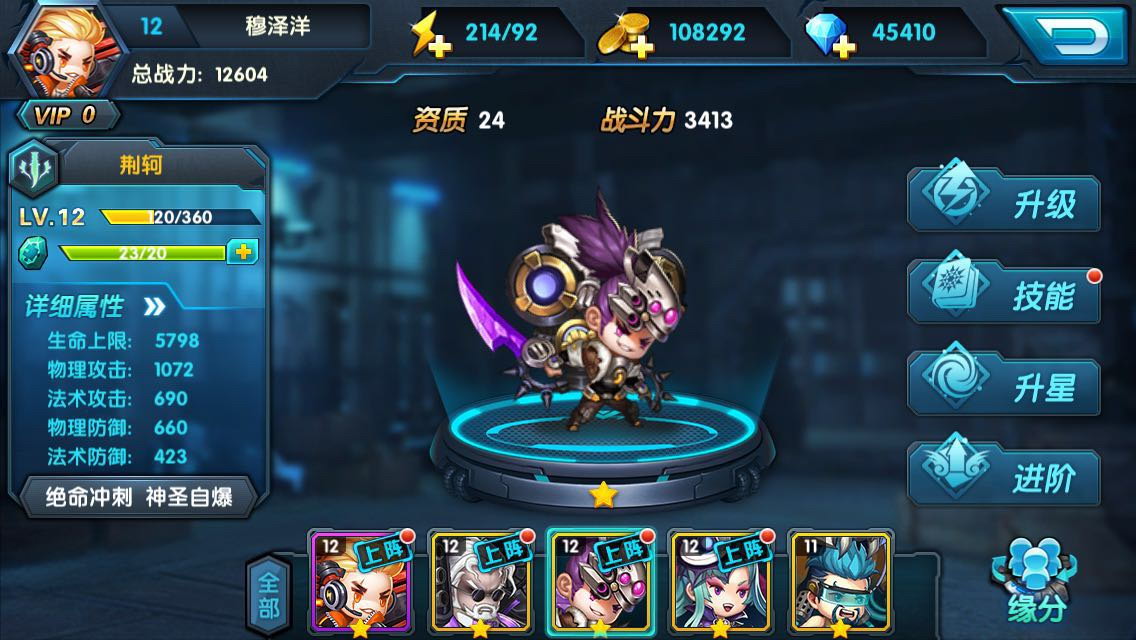
Task: Open the 技能 skills menu
Action: coord(1005,295)
